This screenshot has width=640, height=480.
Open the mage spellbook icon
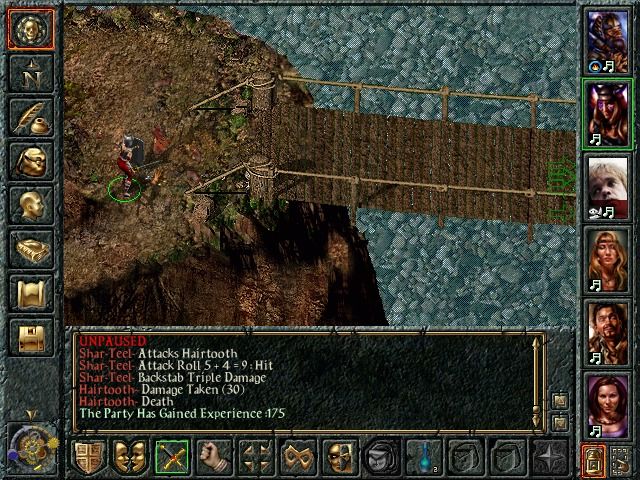click(x=31, y=249)
